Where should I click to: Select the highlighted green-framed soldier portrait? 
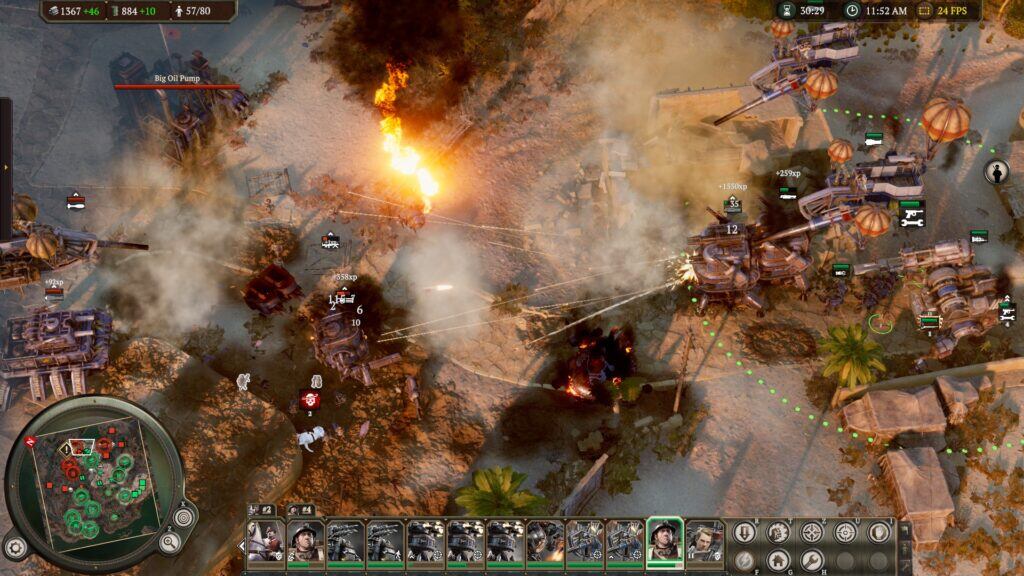664,540
